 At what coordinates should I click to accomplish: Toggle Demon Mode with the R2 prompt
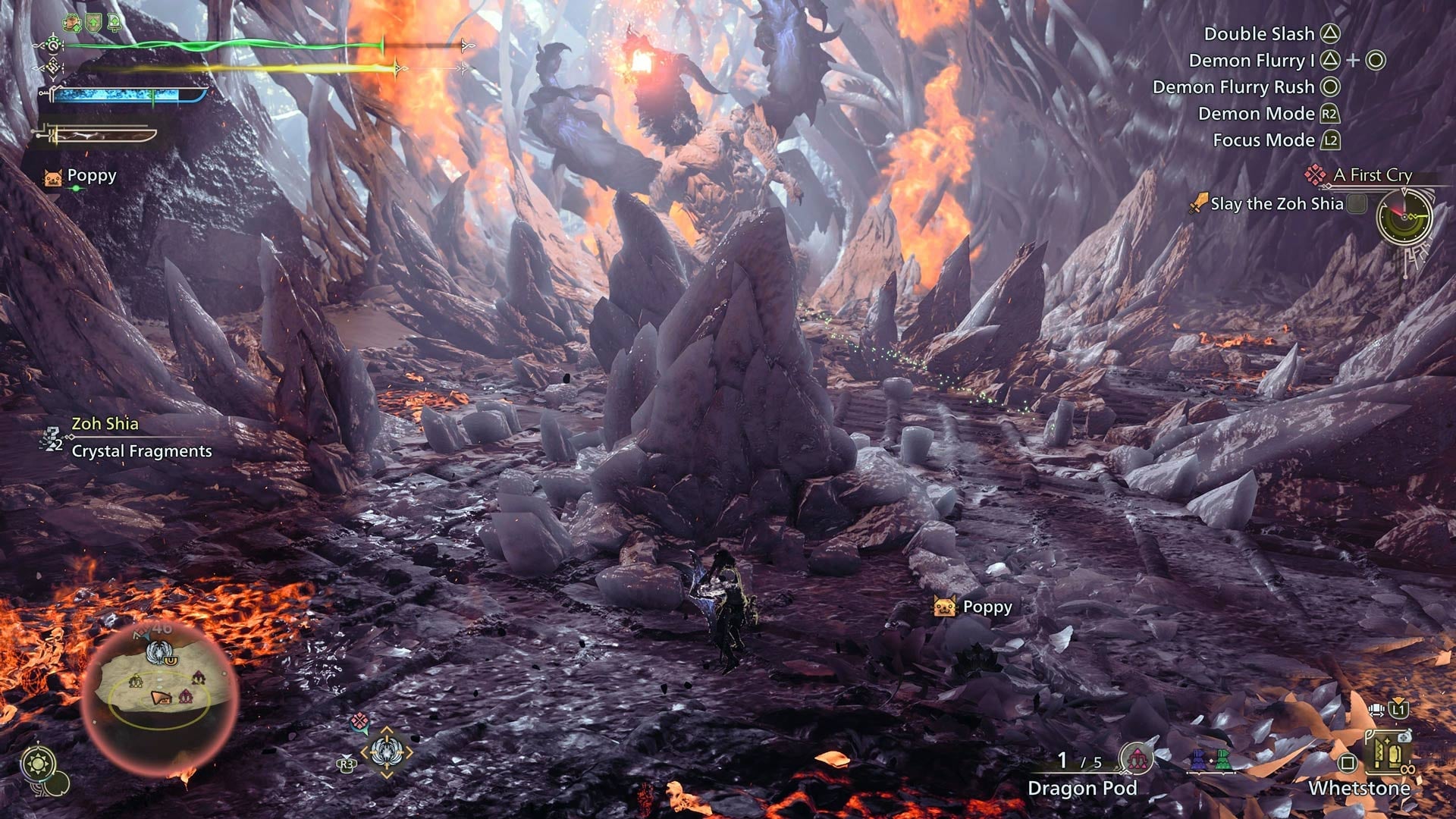pyautogui.click(x=1332, y=112)
